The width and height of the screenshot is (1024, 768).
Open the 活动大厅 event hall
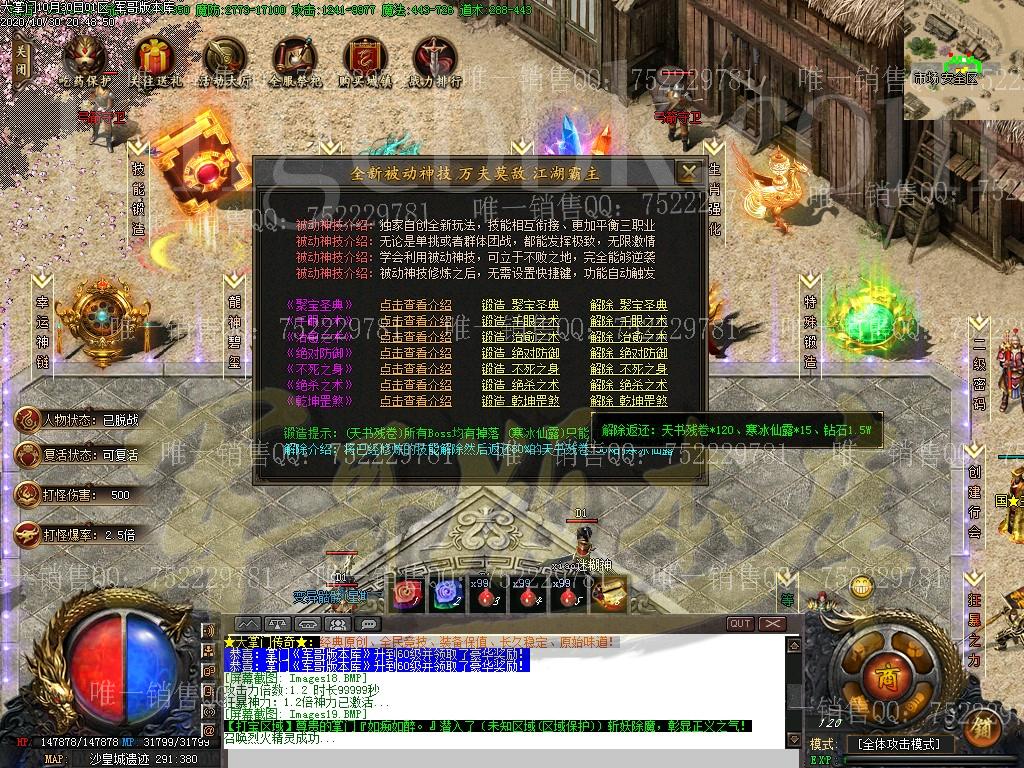(x=224, y=61)
